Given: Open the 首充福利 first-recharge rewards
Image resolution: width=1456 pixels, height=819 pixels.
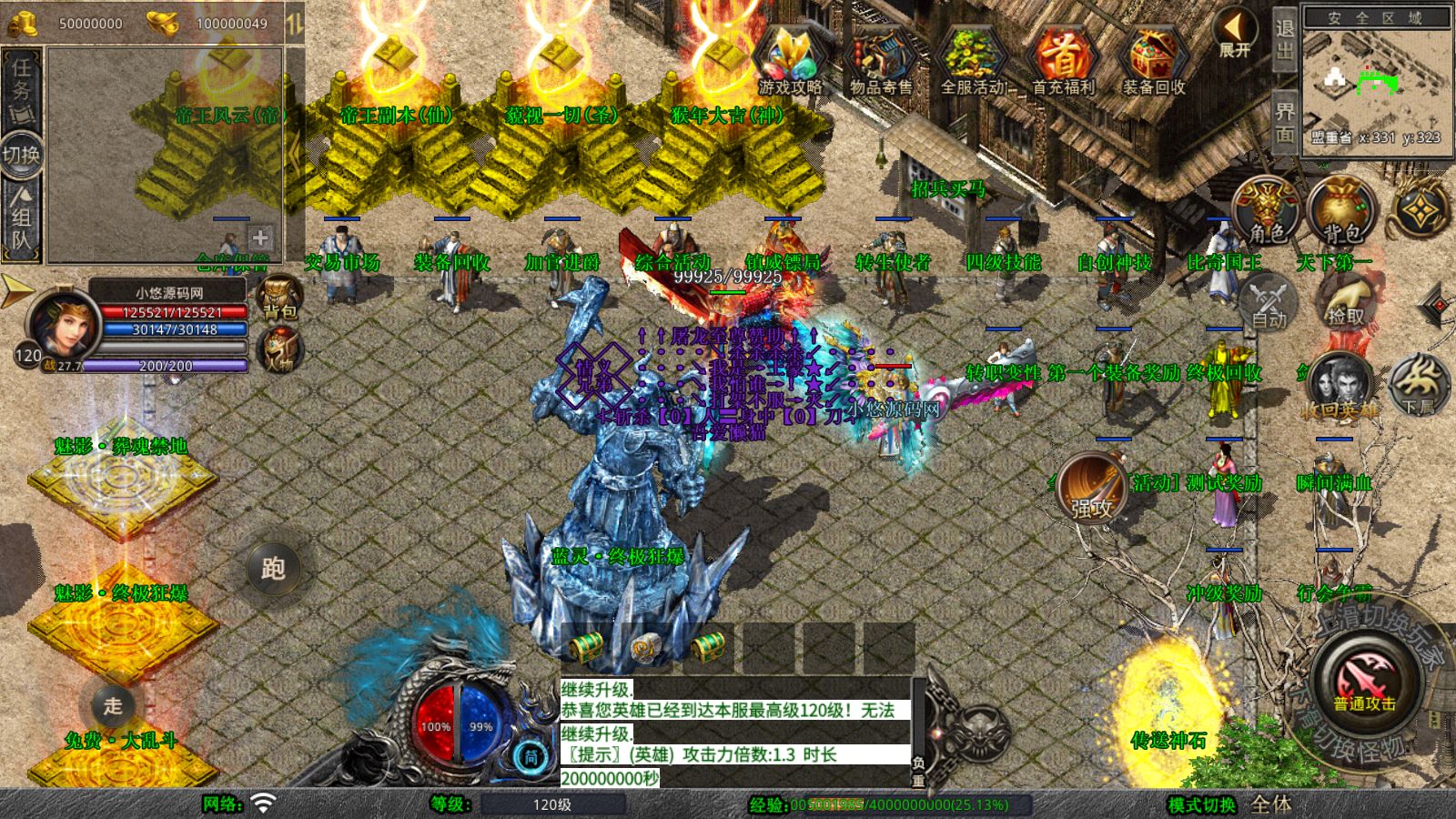Looking at the screenshot, I should (x=1063, y=60).
